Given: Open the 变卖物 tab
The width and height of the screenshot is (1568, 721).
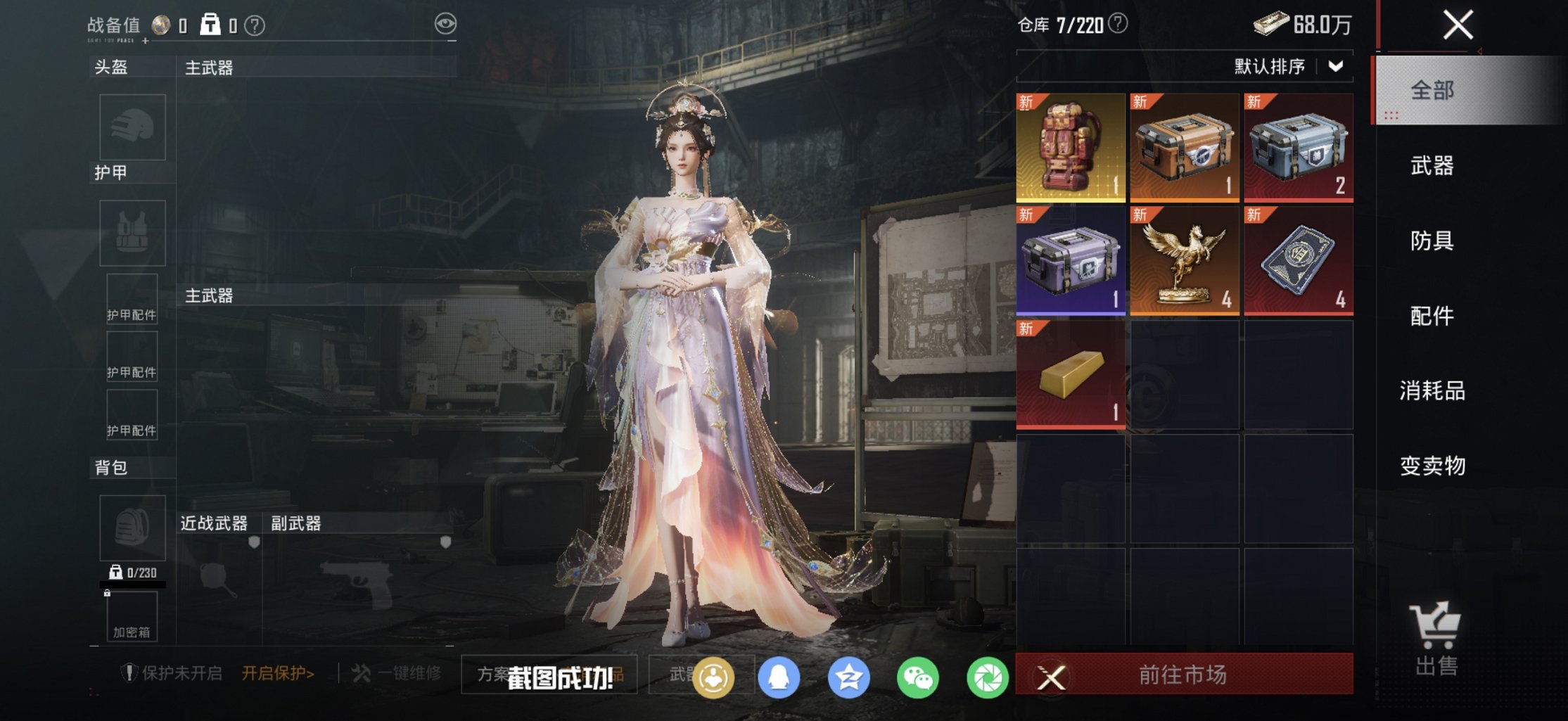Looking at the screenshot, I should [1432, 466].
